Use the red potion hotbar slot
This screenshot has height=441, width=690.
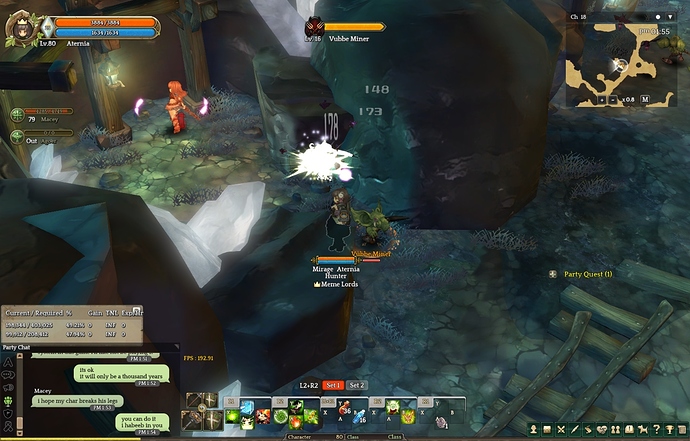pos(343,410)
